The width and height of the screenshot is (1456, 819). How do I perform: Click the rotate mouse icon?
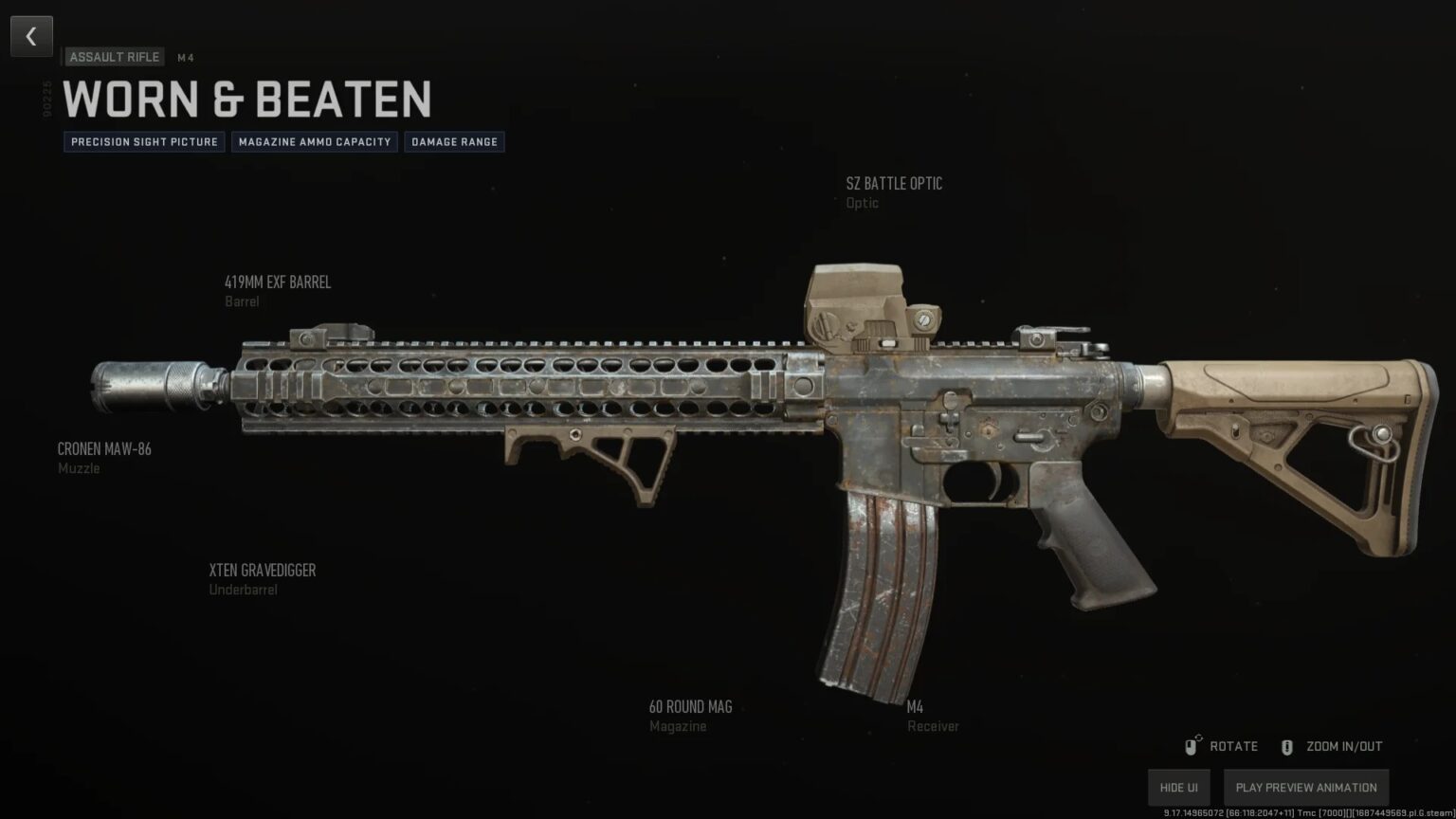(x=1192, y=746)
